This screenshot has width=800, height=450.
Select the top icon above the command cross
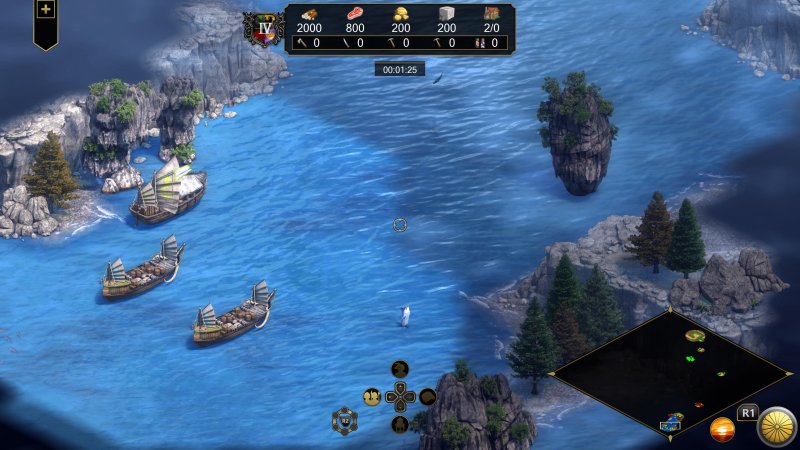click(x=400, y=369)
